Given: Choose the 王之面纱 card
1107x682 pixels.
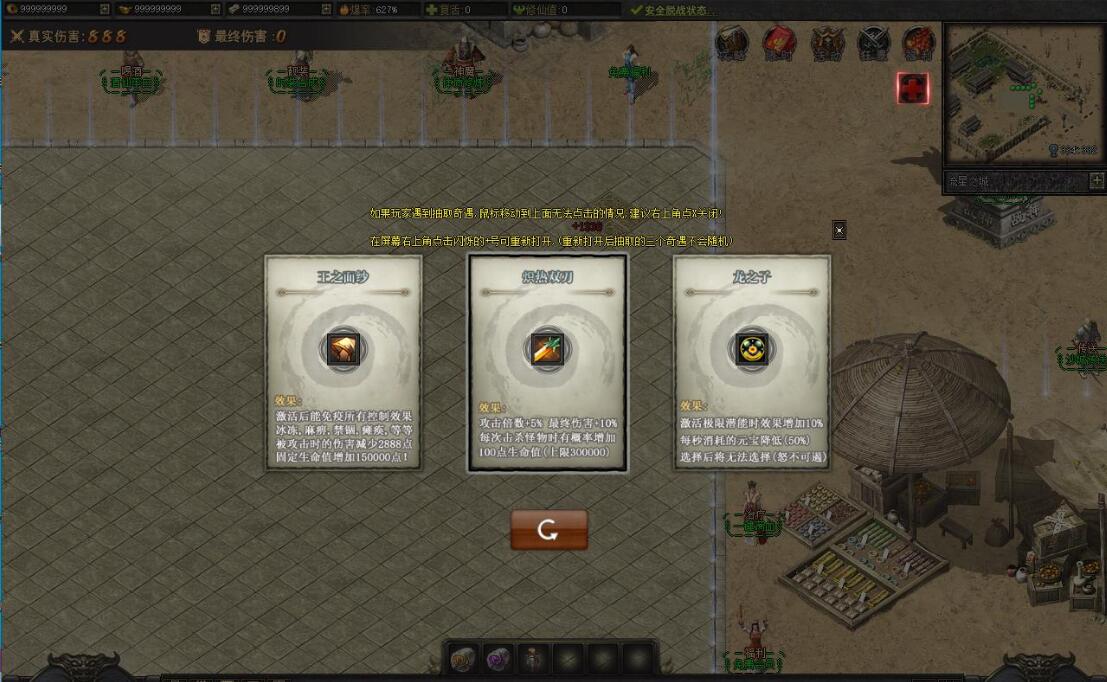Looking at the screenshot, I should point(343,362).
